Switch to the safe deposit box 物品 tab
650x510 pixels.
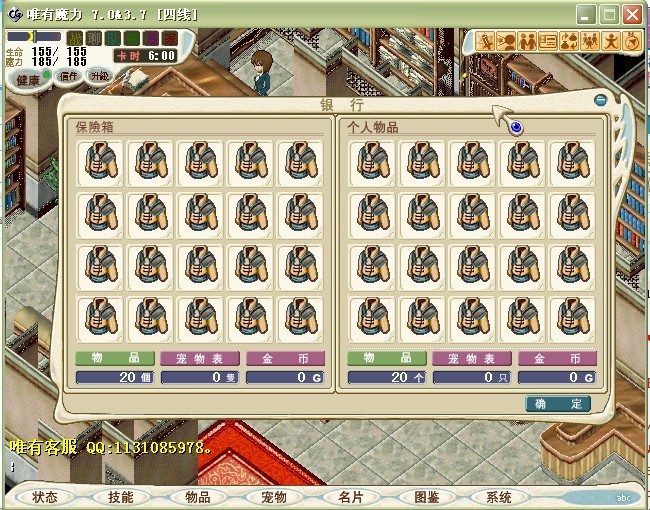coord(114,358)
